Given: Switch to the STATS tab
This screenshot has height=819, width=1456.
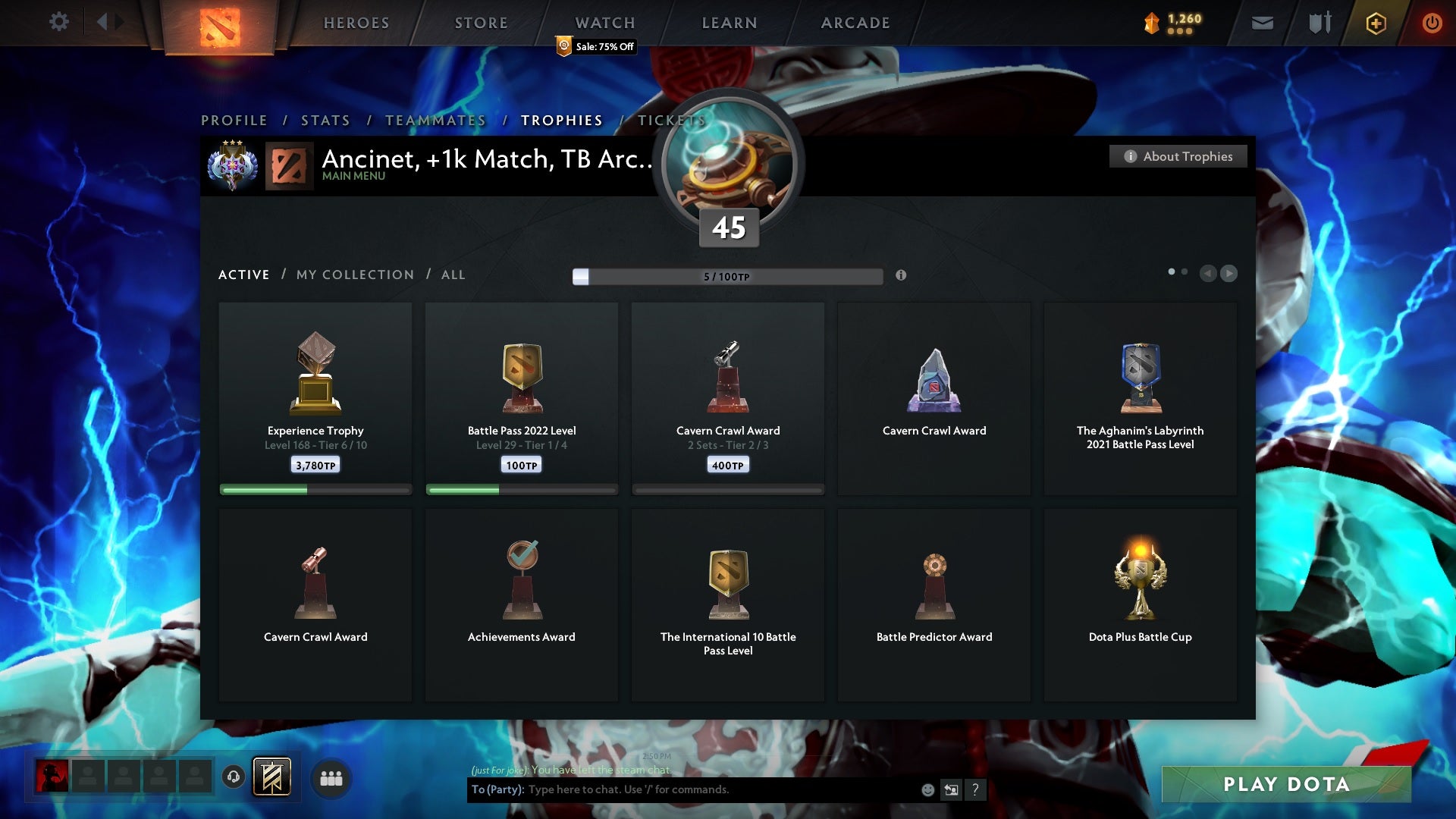Looking at the screenshot, I should pos(325,120).
